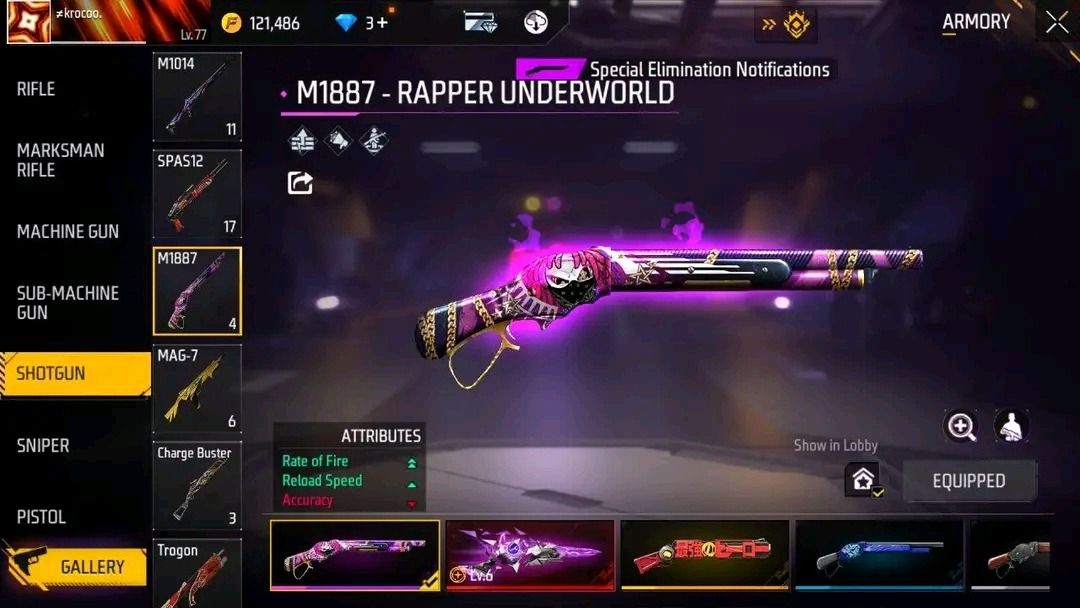
Task: Close the Armory screen
Action: (x=1057, y=23)
